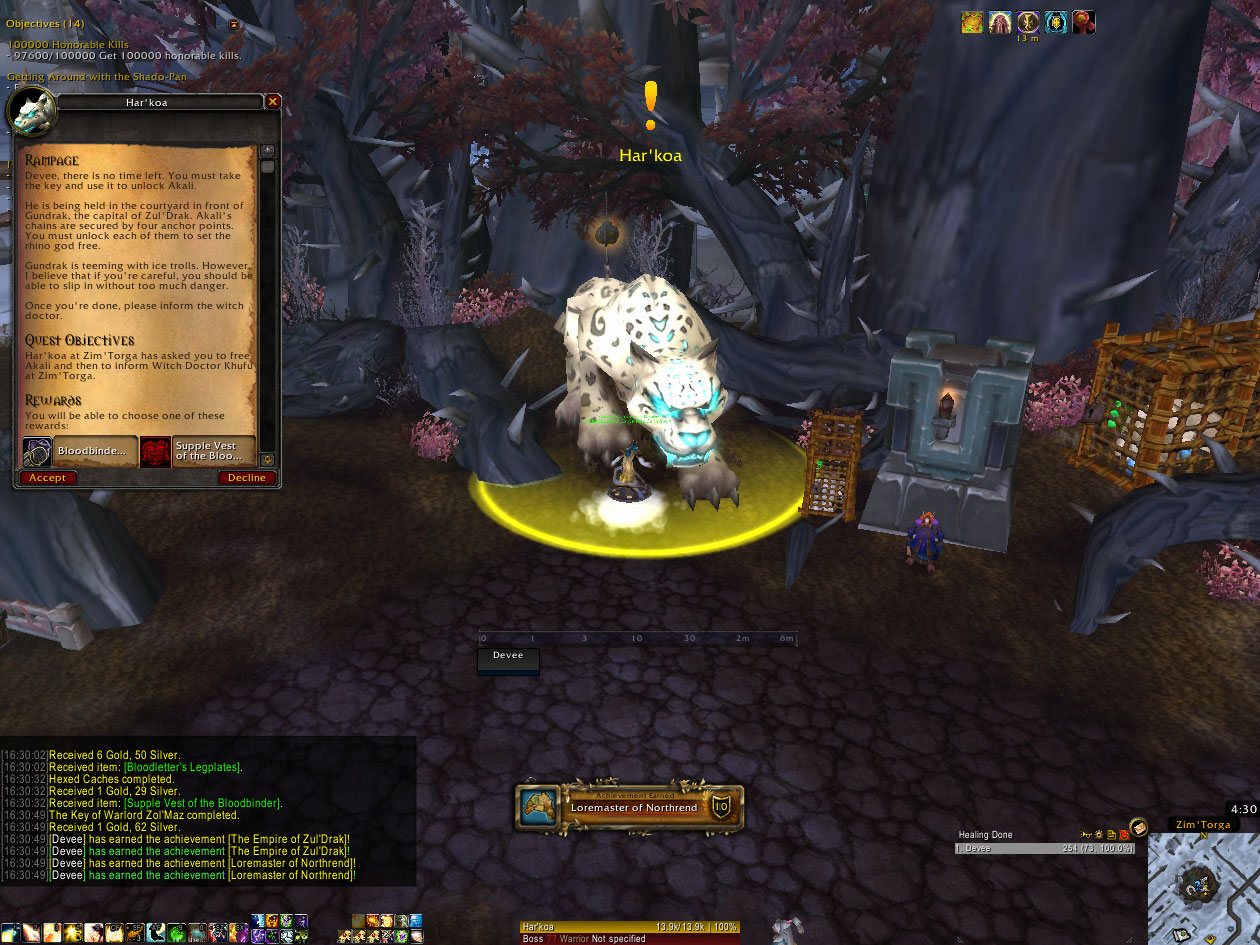Click the Devee unit frame

click(x=508, y=658)
